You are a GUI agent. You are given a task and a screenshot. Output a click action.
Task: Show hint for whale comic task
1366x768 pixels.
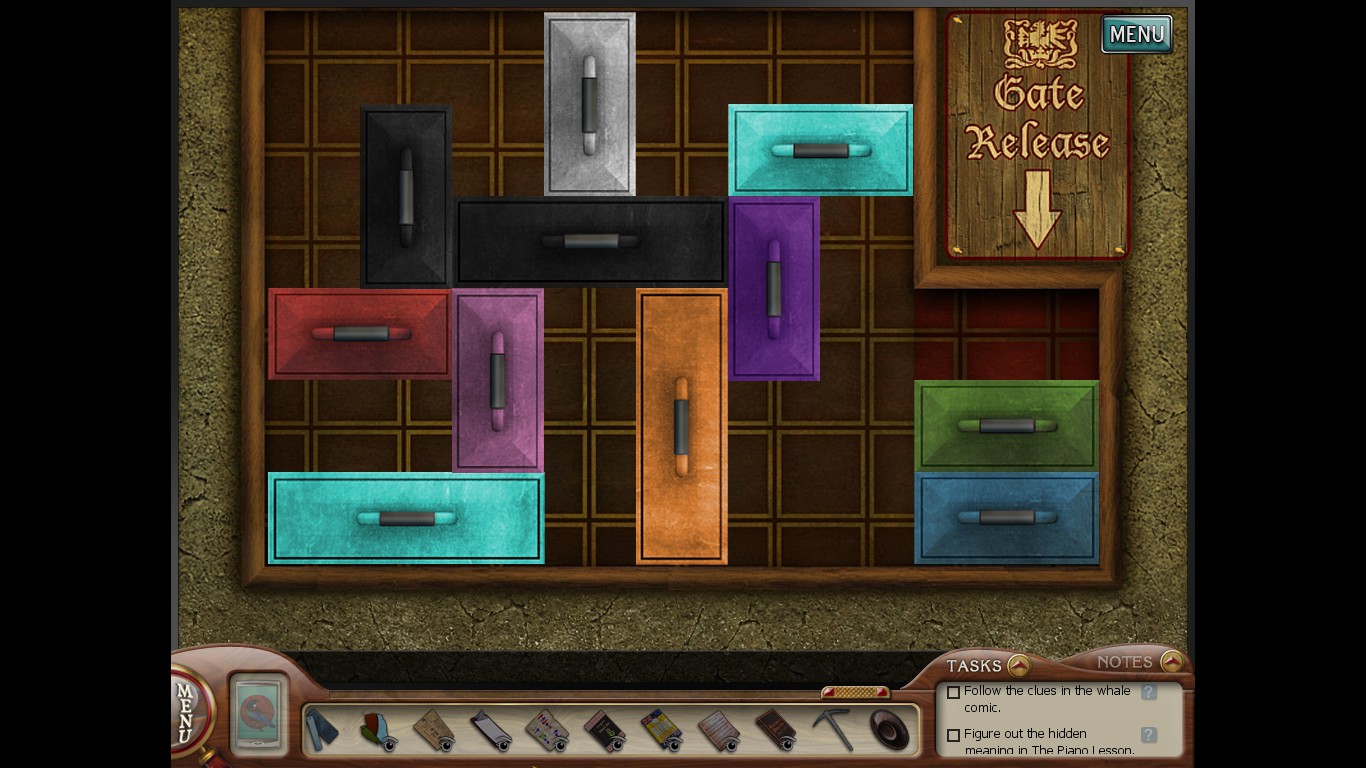[x=1149, y=692]
